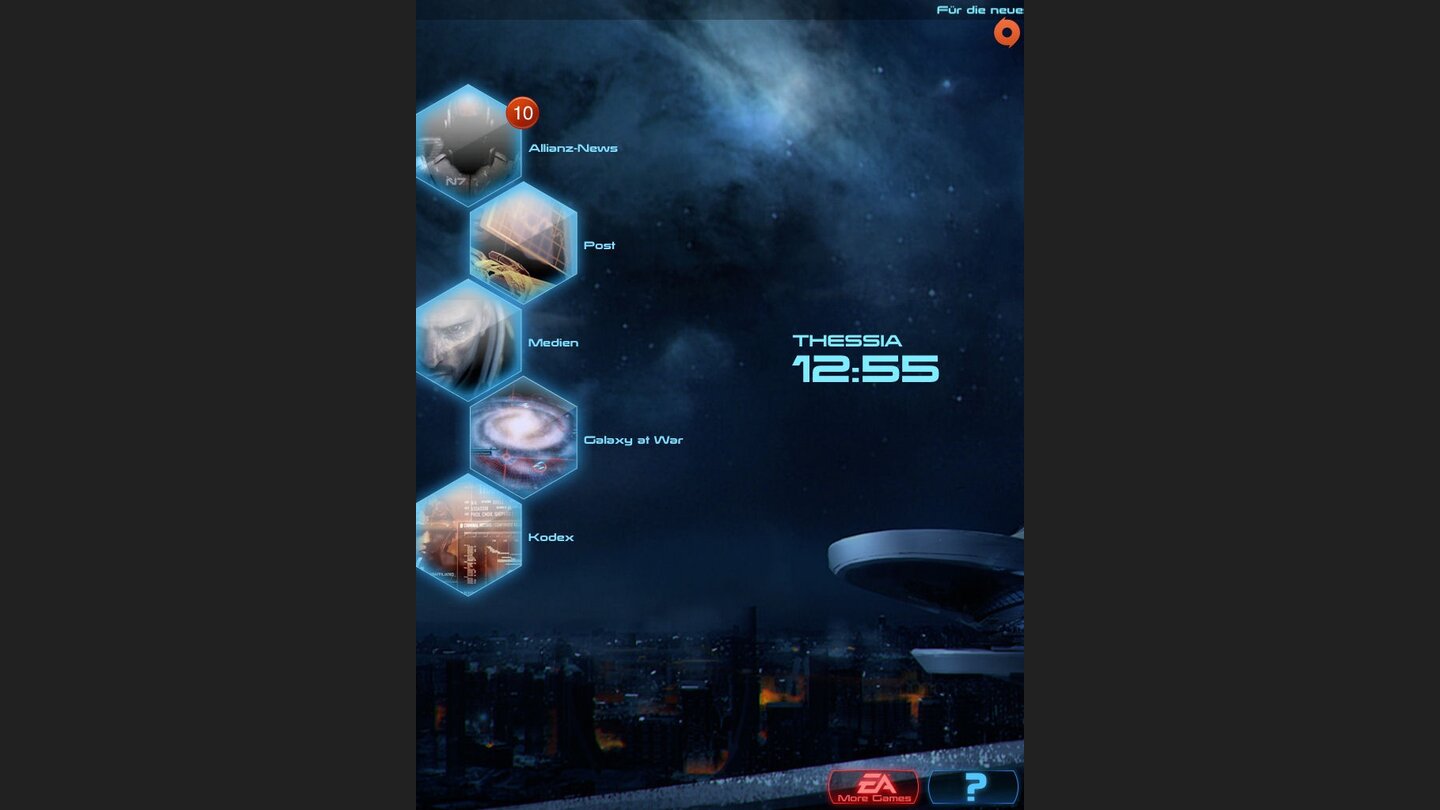Click the Galaxy at War text label

point(632,440)
